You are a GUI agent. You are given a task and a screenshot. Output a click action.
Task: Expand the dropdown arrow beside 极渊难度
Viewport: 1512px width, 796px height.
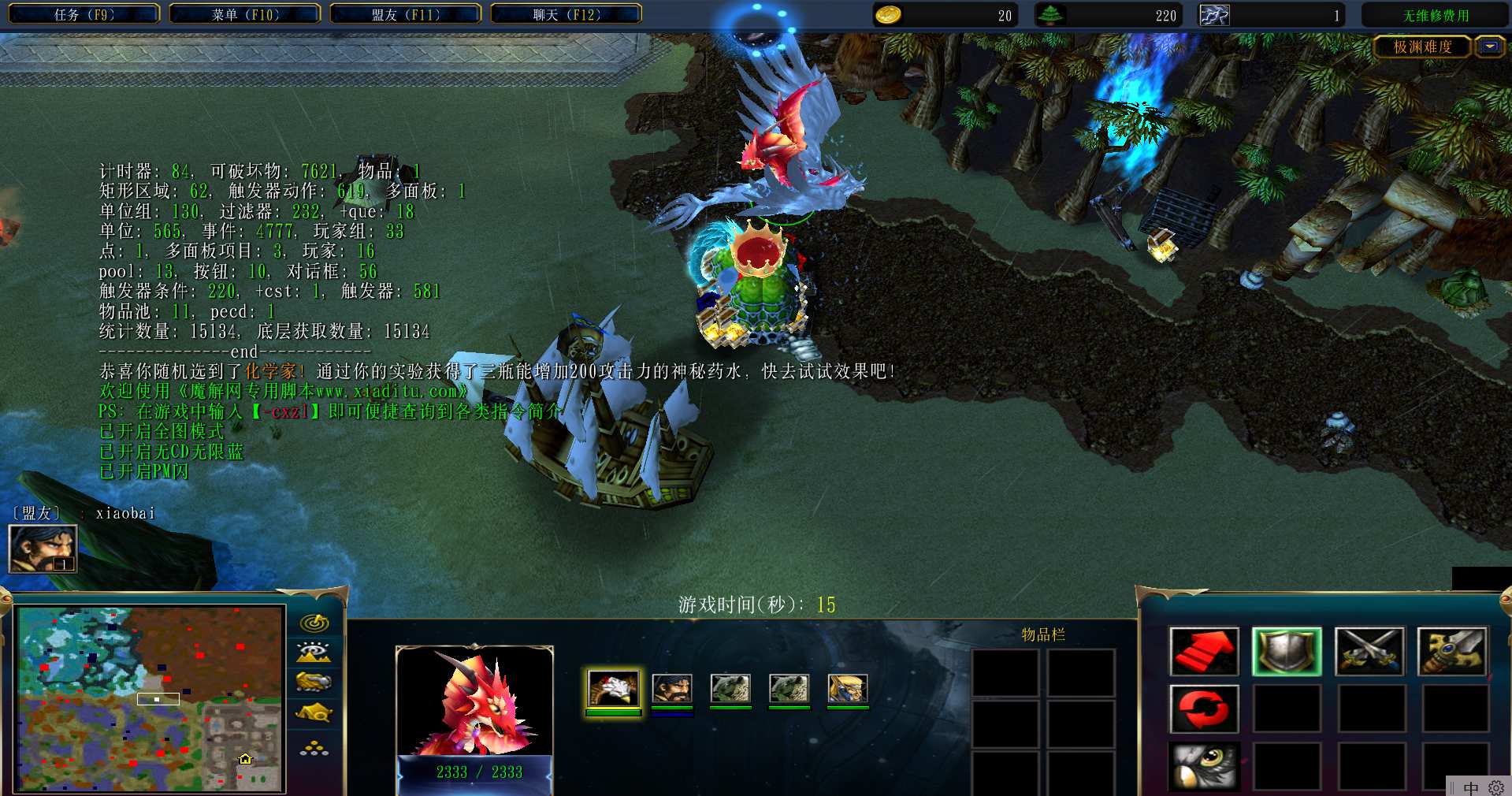[1489, 47]
